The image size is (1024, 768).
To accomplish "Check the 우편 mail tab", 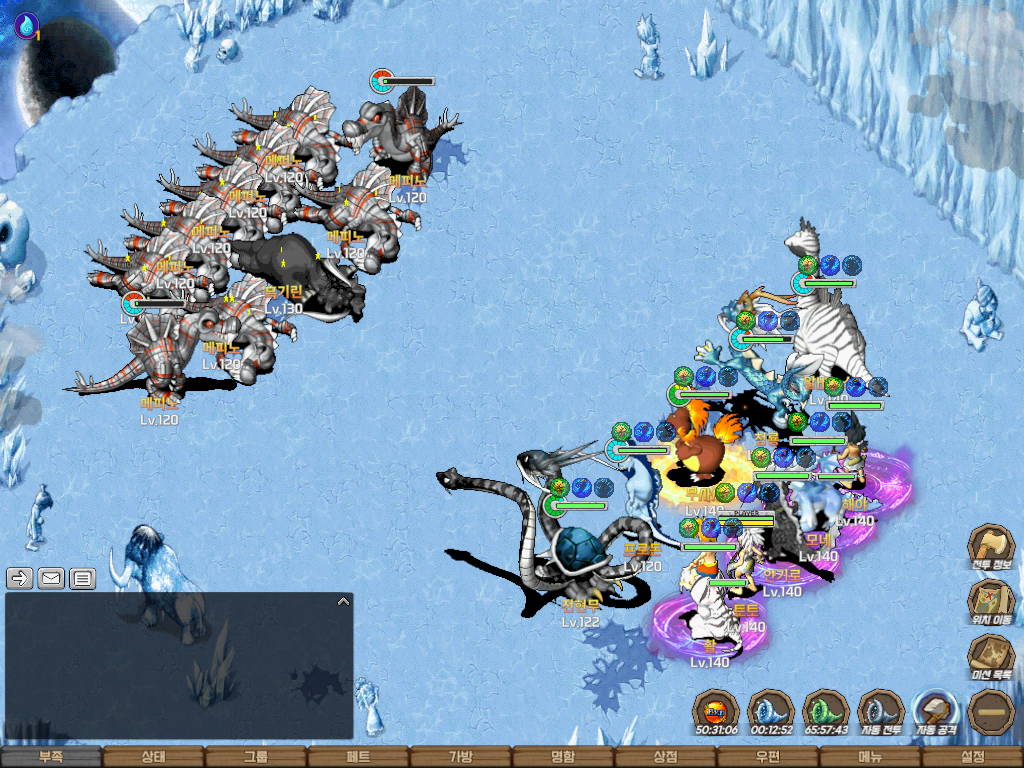I will point(767,758).
